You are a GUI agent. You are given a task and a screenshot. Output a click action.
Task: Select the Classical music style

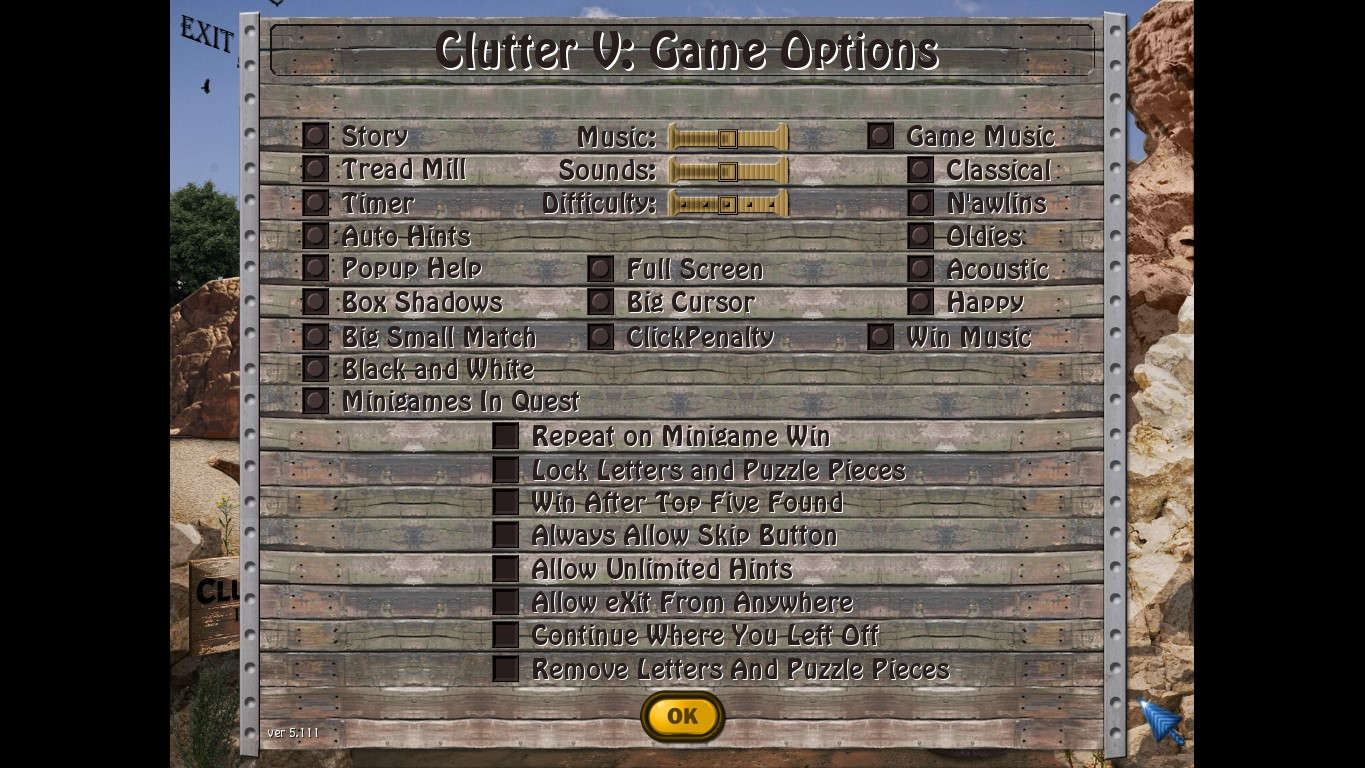(919, 169)
